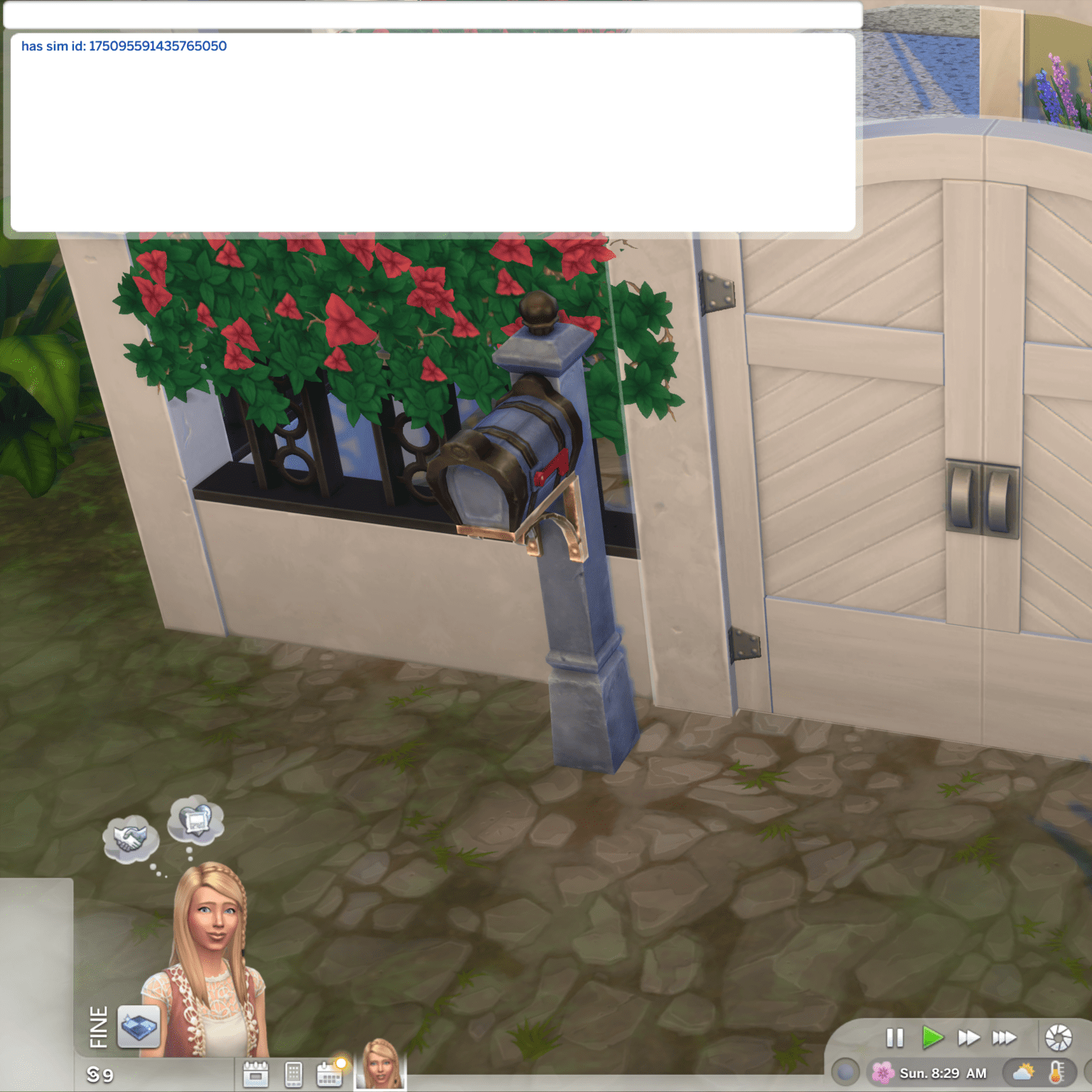Click the sim id text in the console
The image size is (1092, 1092).
click(124, 46)
